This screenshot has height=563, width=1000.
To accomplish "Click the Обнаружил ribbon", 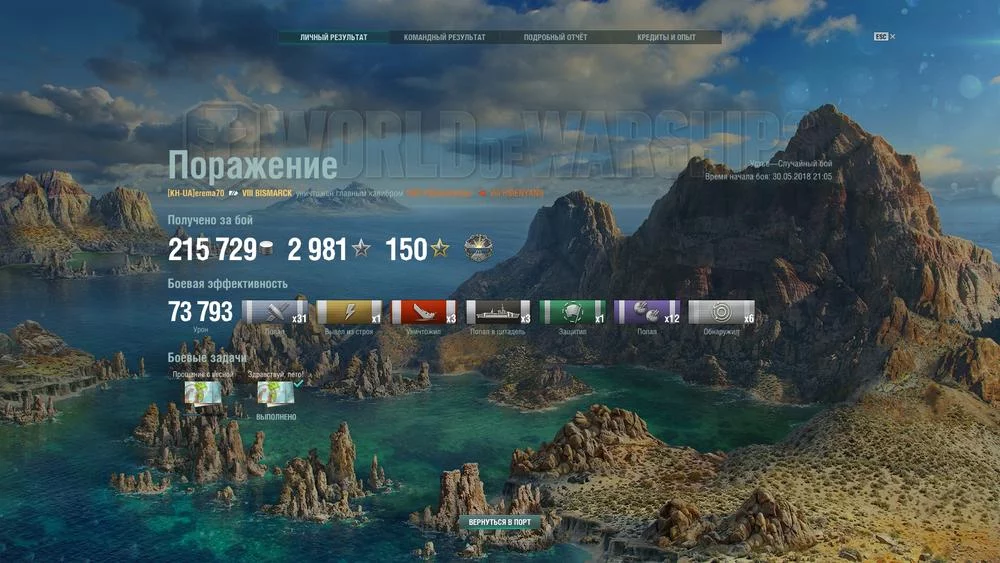I will point(720,312).
